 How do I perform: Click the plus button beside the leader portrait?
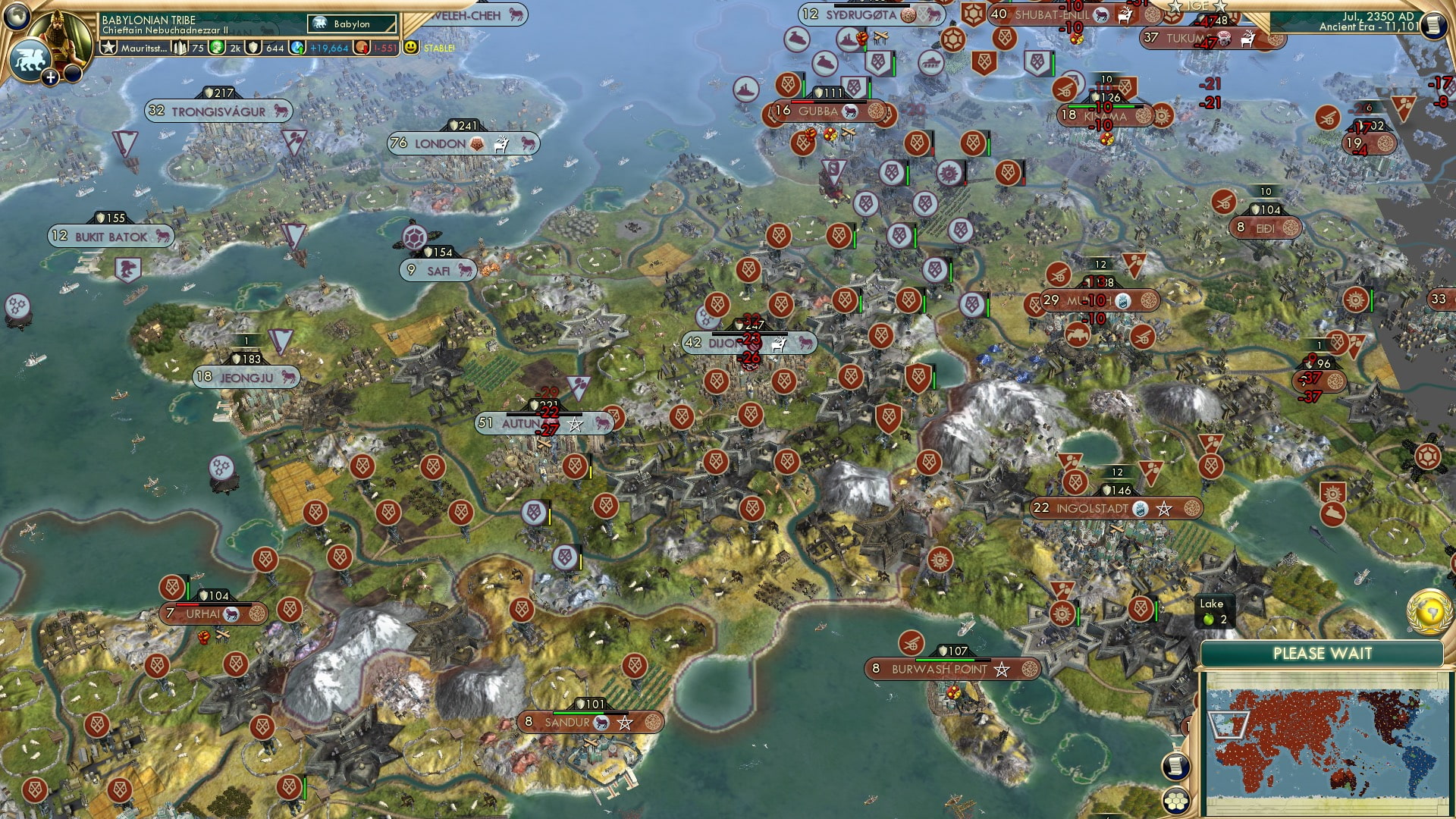(50, 77)
